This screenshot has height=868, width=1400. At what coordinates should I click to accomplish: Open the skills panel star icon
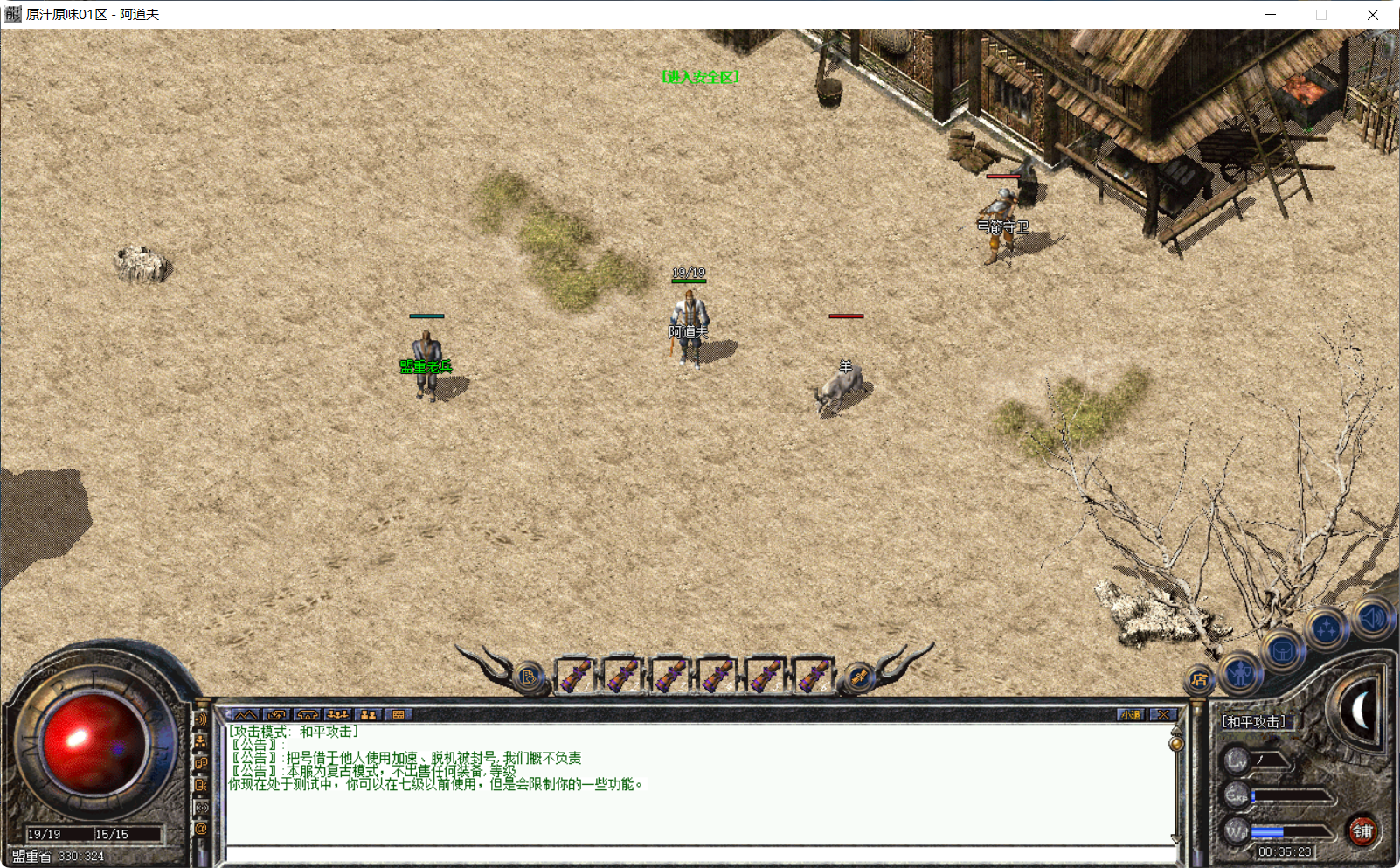1326,628
